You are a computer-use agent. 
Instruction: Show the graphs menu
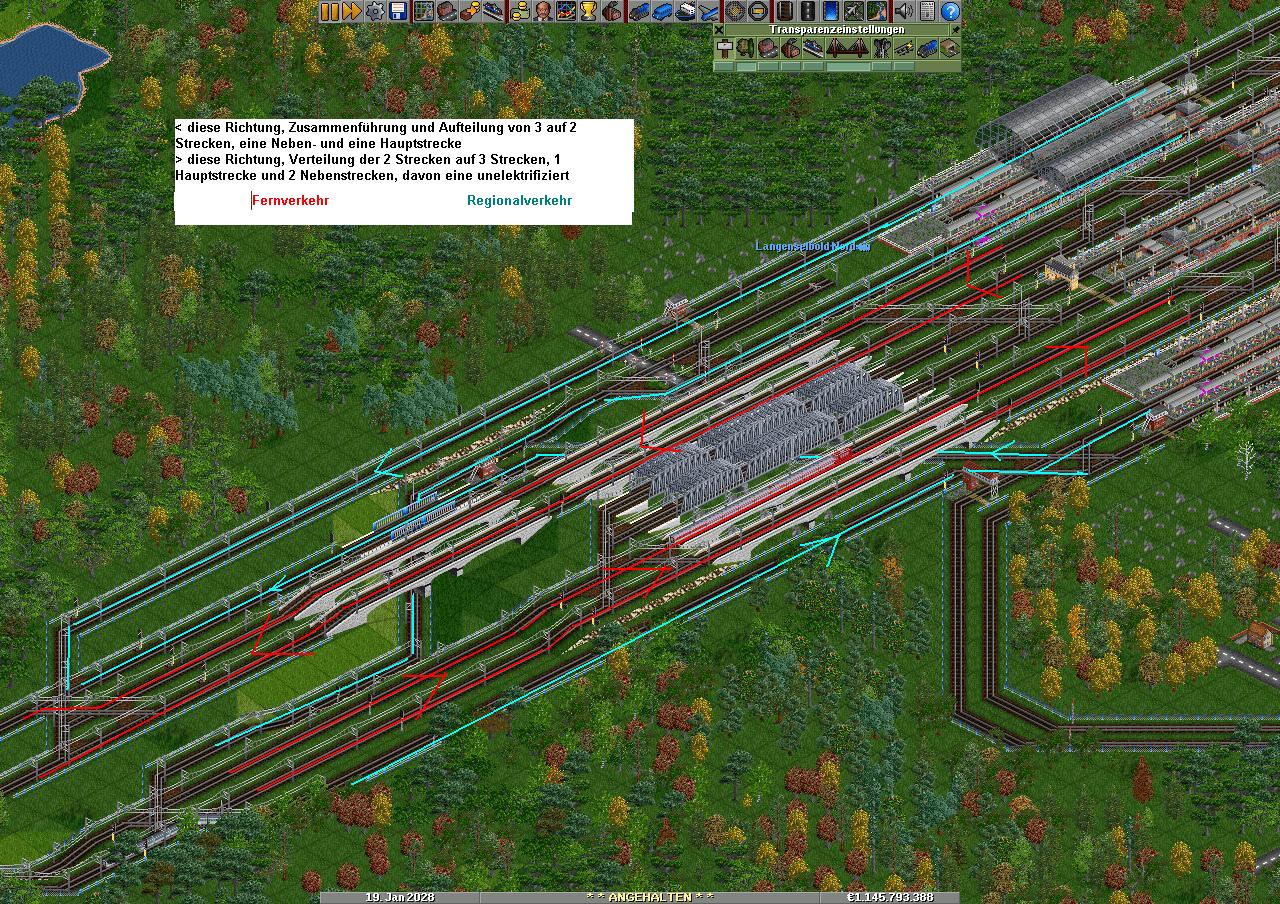(x=565, y=11)
